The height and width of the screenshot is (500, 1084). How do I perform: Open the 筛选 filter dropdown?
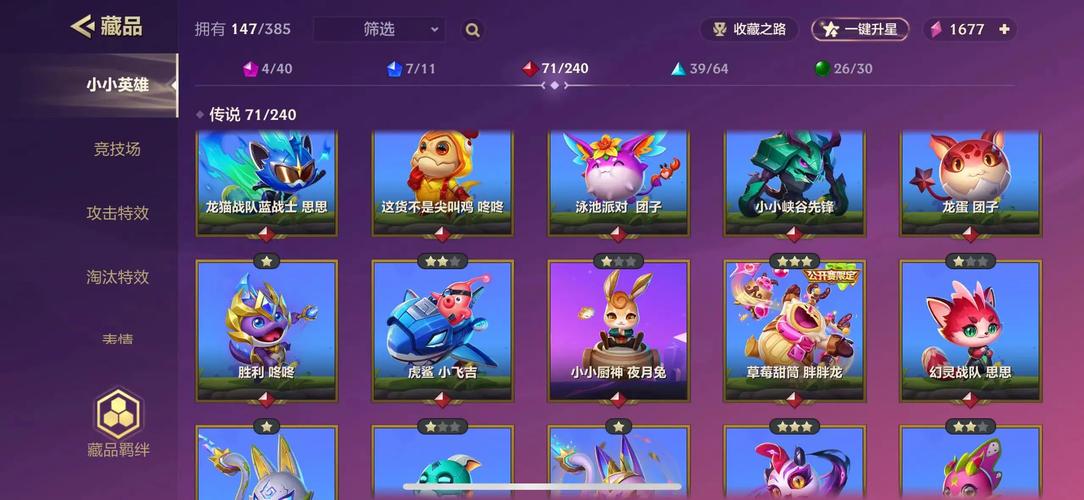pos(379,30)
